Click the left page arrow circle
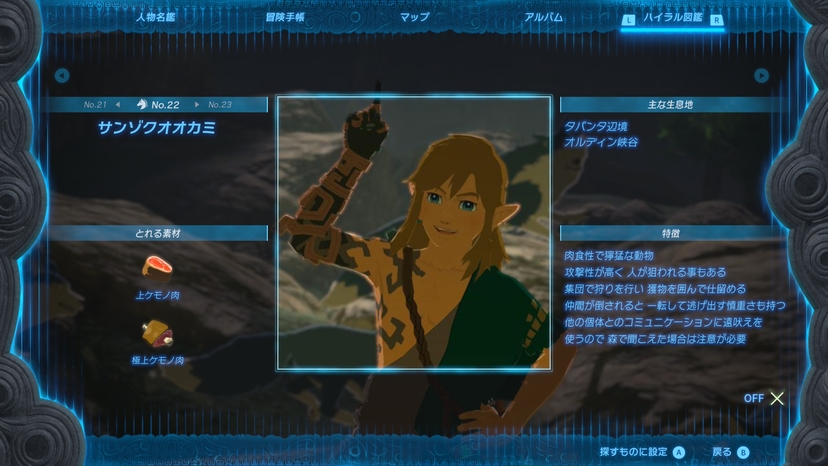 pos(62,75)
